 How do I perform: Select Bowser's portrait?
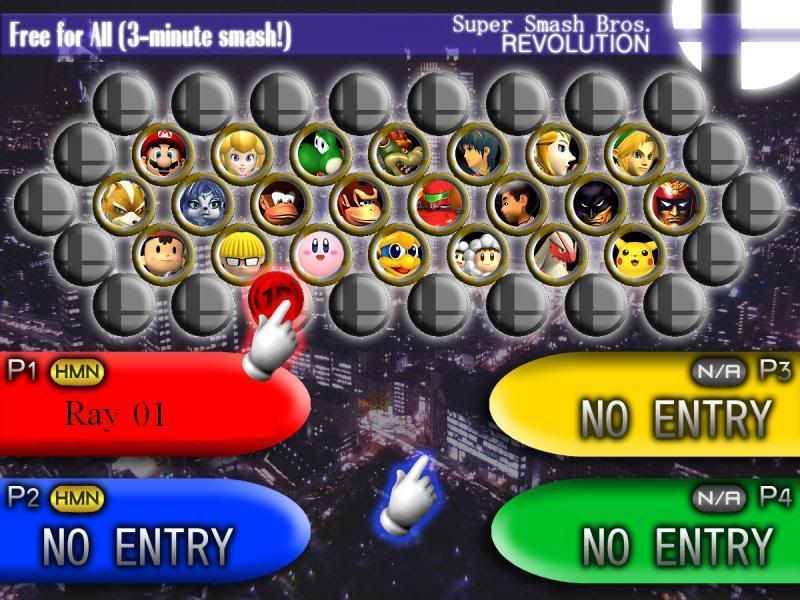pos(397,152)
